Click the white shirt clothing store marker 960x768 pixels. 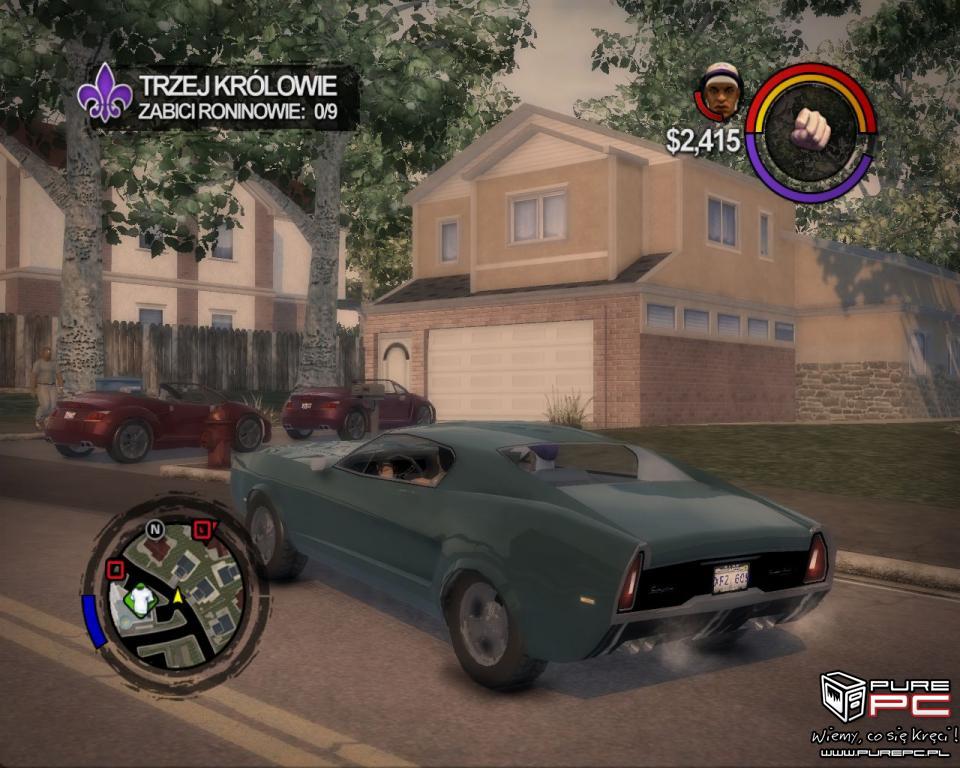coord(143,597)
